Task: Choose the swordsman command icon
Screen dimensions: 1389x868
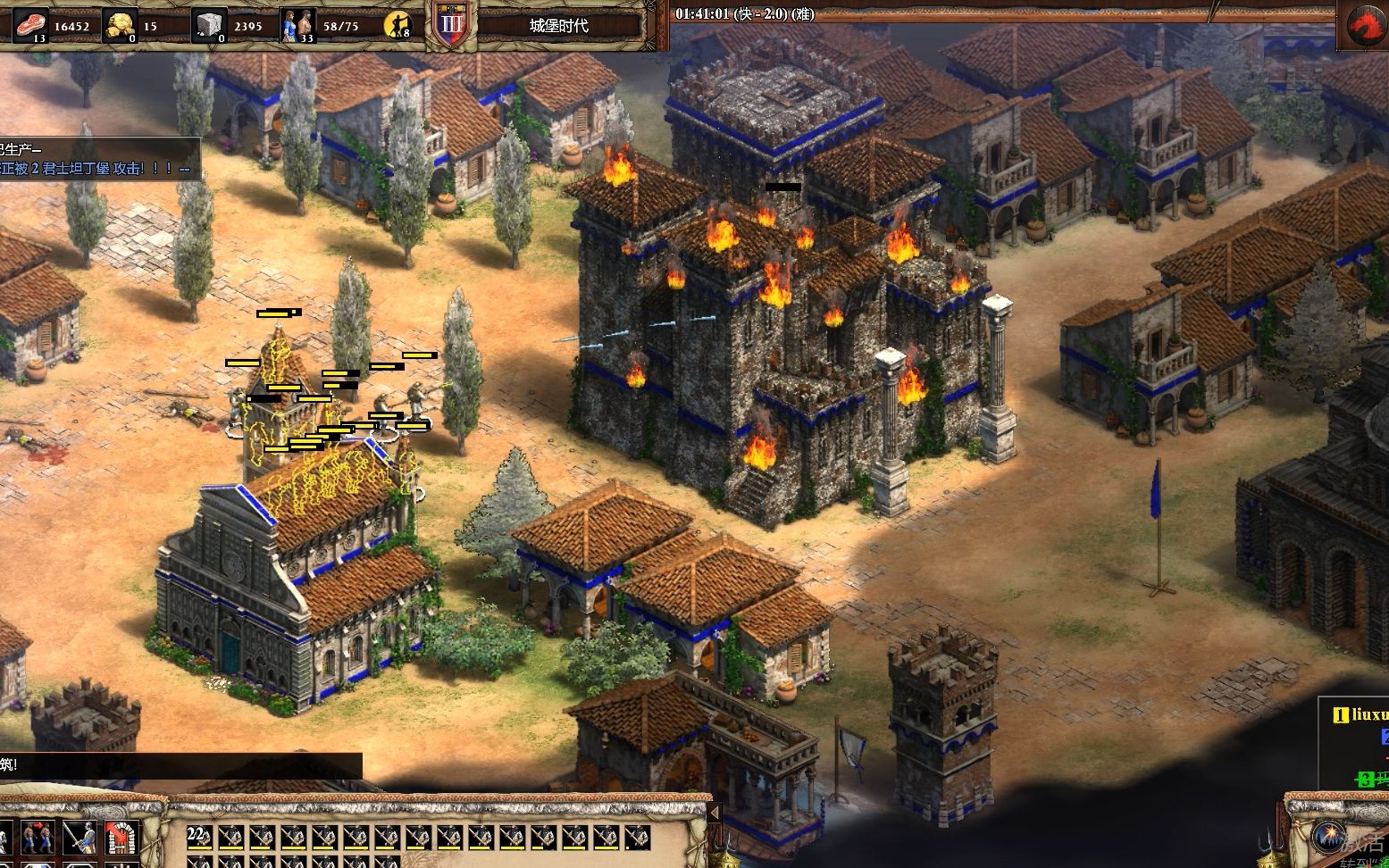Action: coord(79,838)
